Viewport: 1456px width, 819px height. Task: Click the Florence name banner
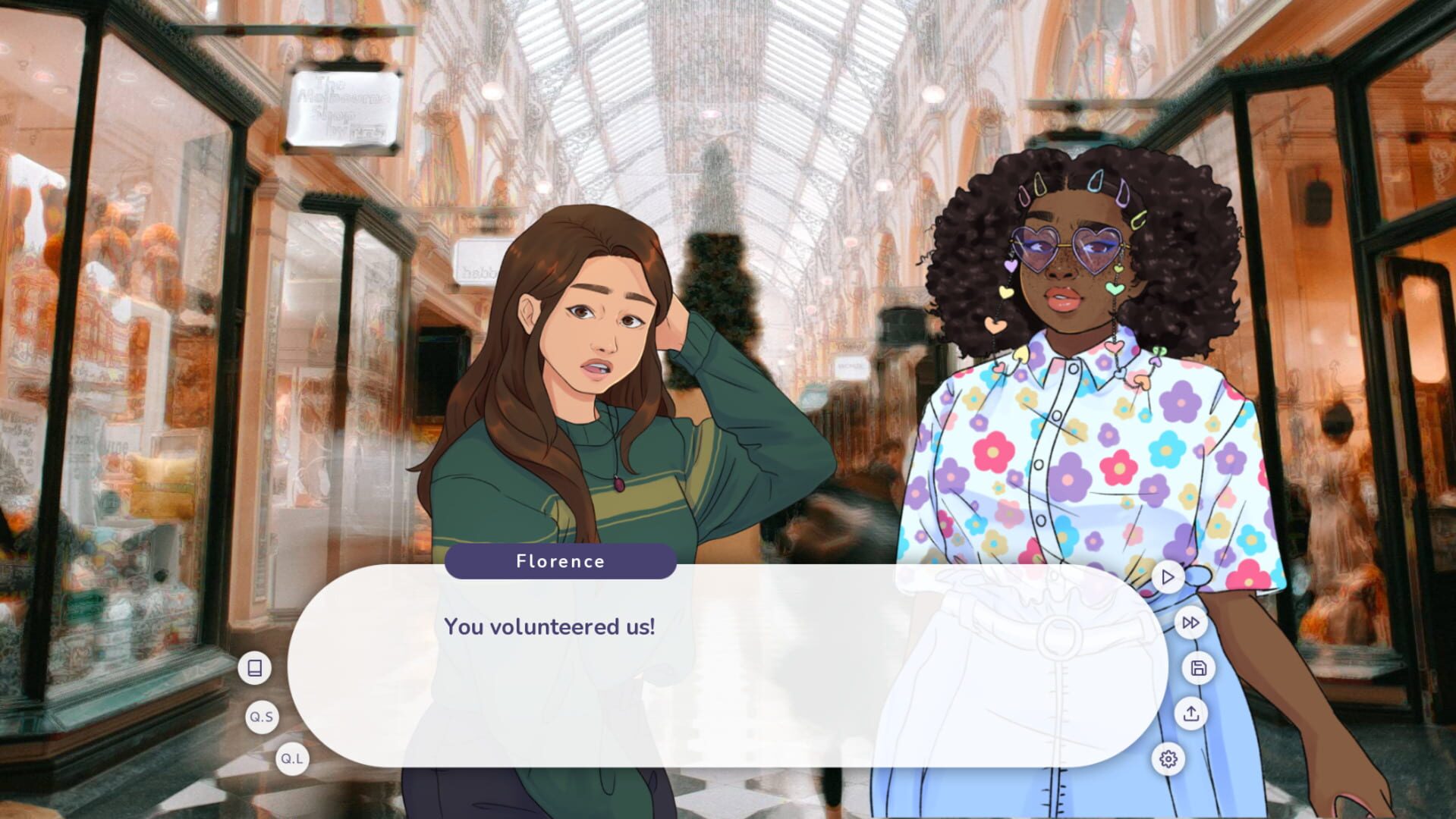tap(561, 561)
